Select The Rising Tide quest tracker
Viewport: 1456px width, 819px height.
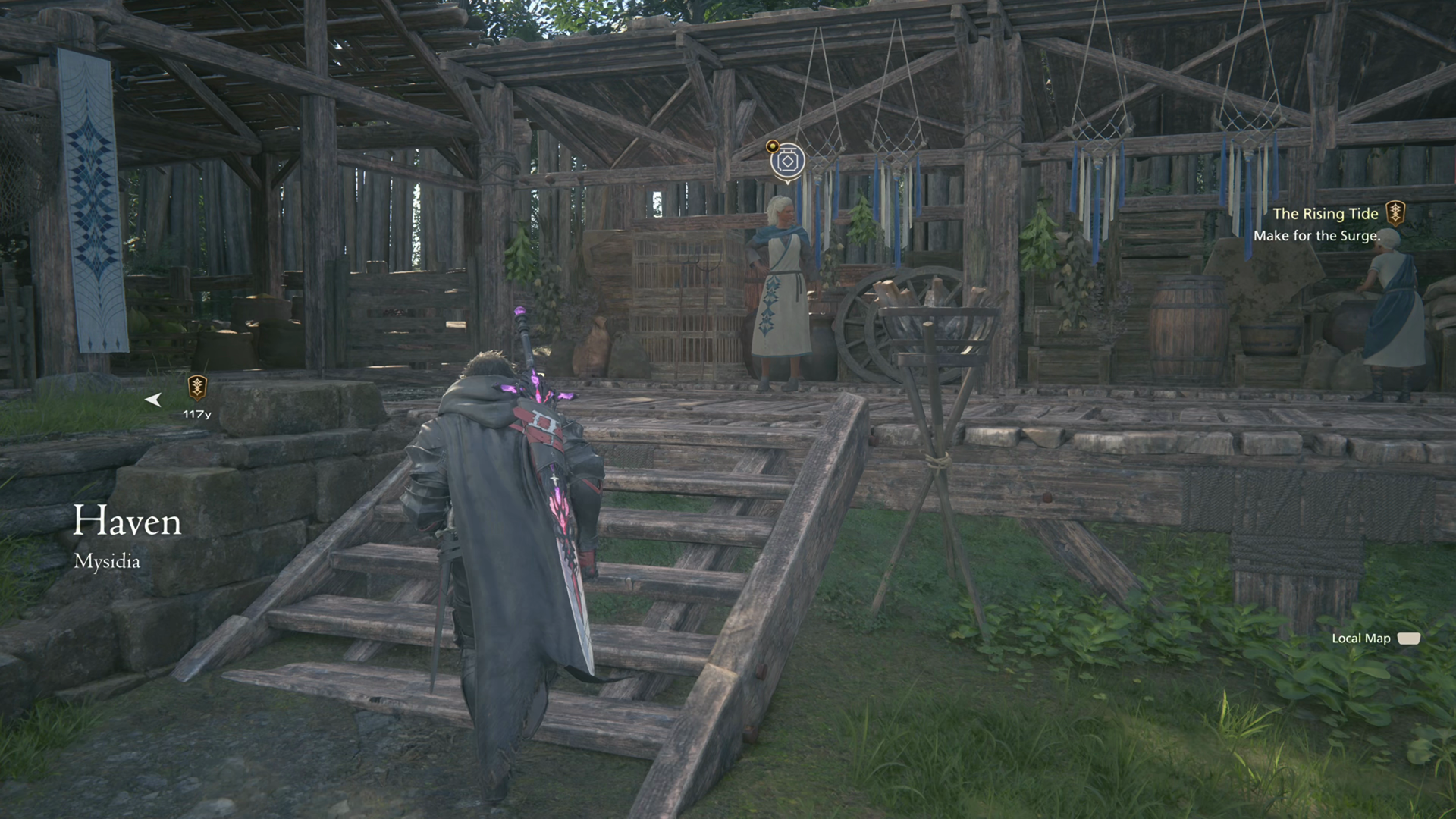1324,215
